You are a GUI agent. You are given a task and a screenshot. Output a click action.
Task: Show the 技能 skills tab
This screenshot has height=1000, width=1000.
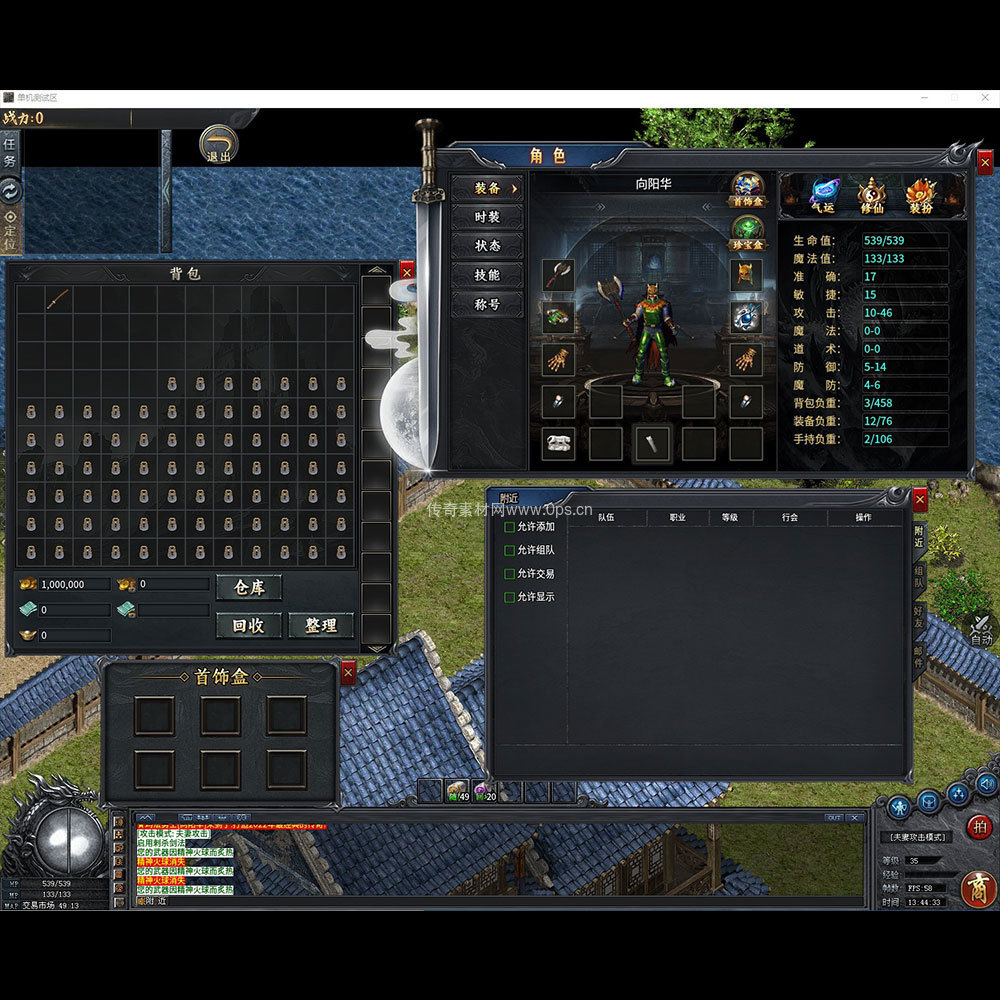487,275
